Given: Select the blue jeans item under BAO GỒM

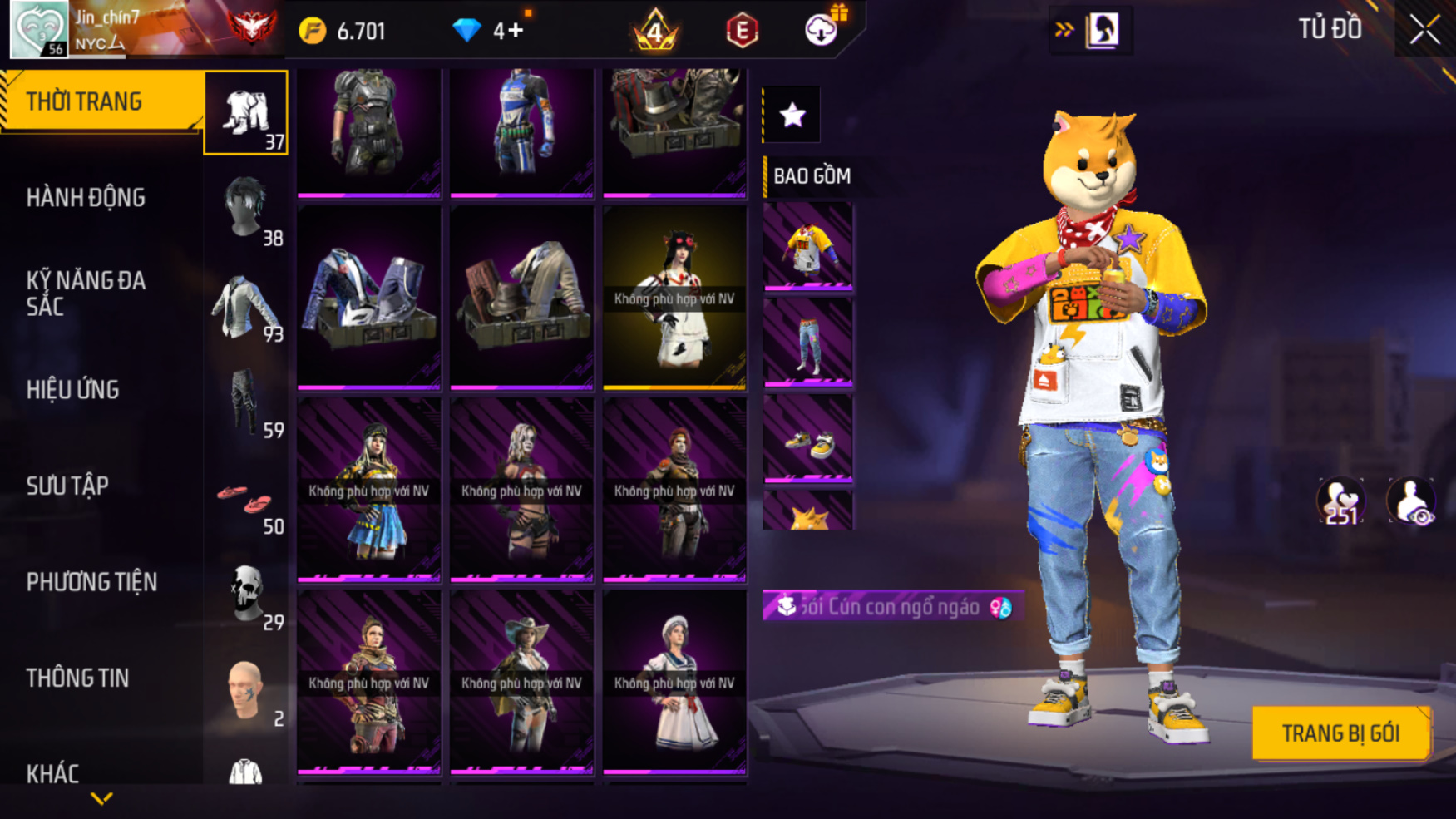Looking at the screenshot, I should [808, 343].
